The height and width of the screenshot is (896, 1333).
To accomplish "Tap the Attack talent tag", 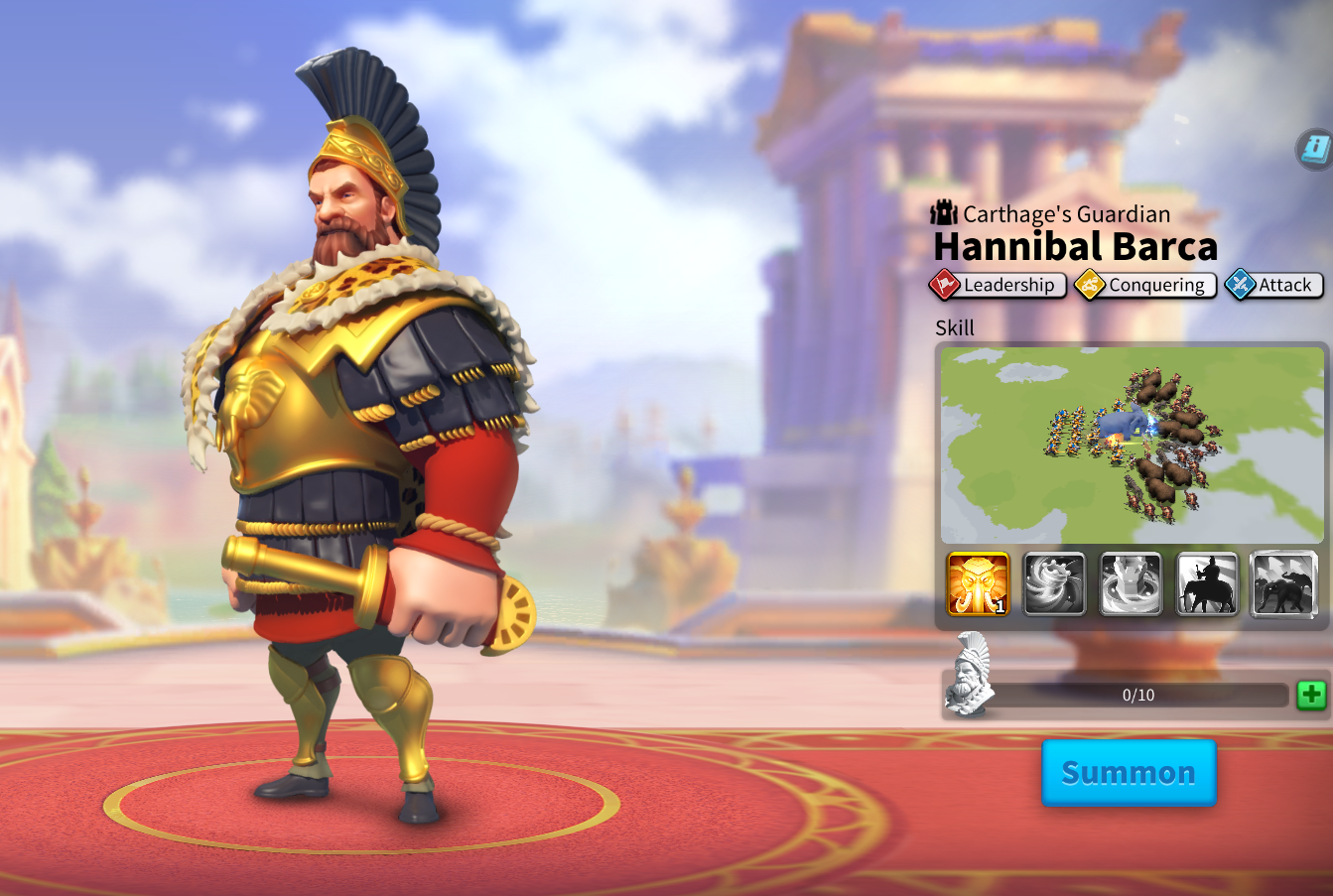I will pos(1274,285).
